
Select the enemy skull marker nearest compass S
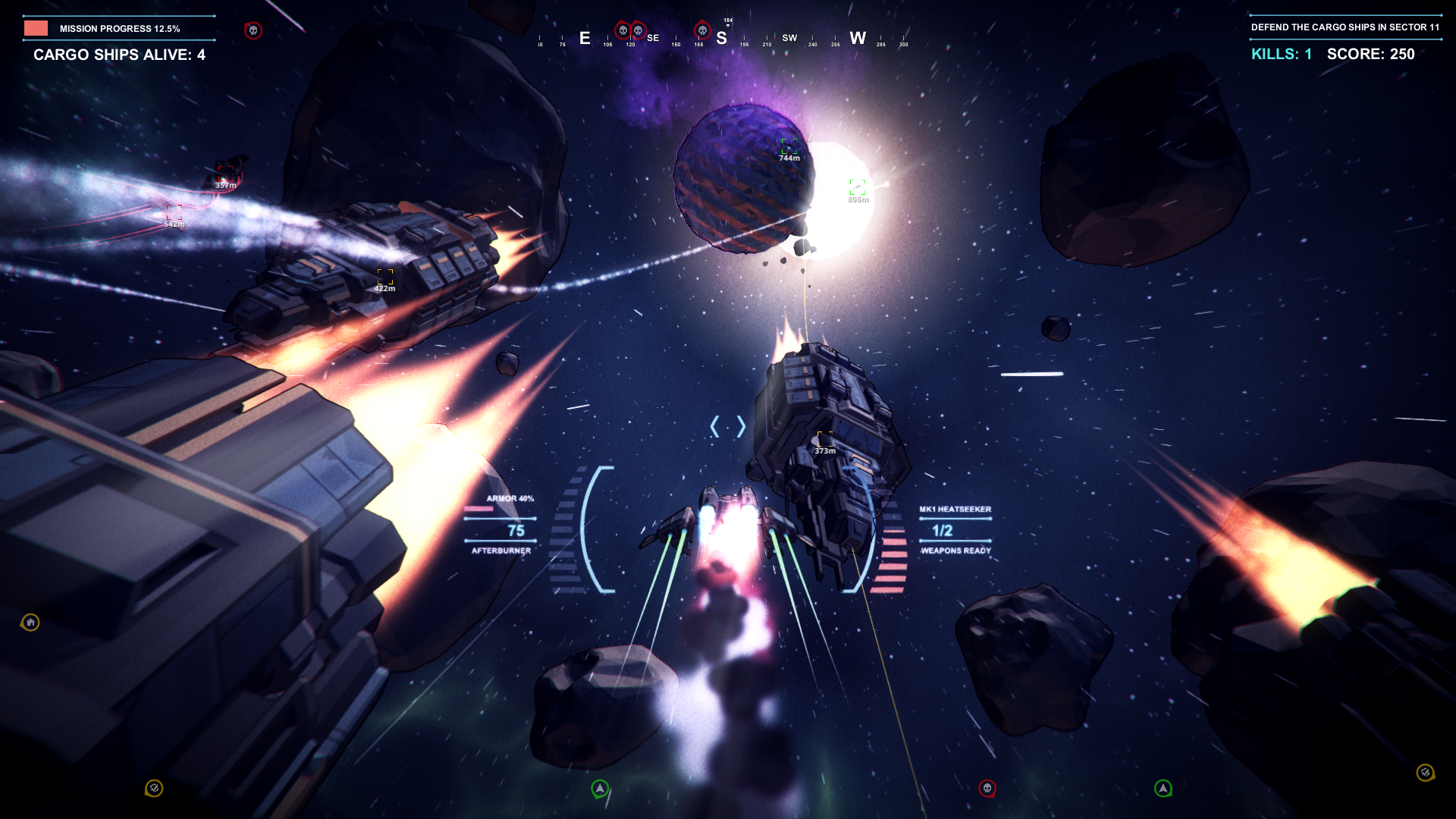[702, 31]
